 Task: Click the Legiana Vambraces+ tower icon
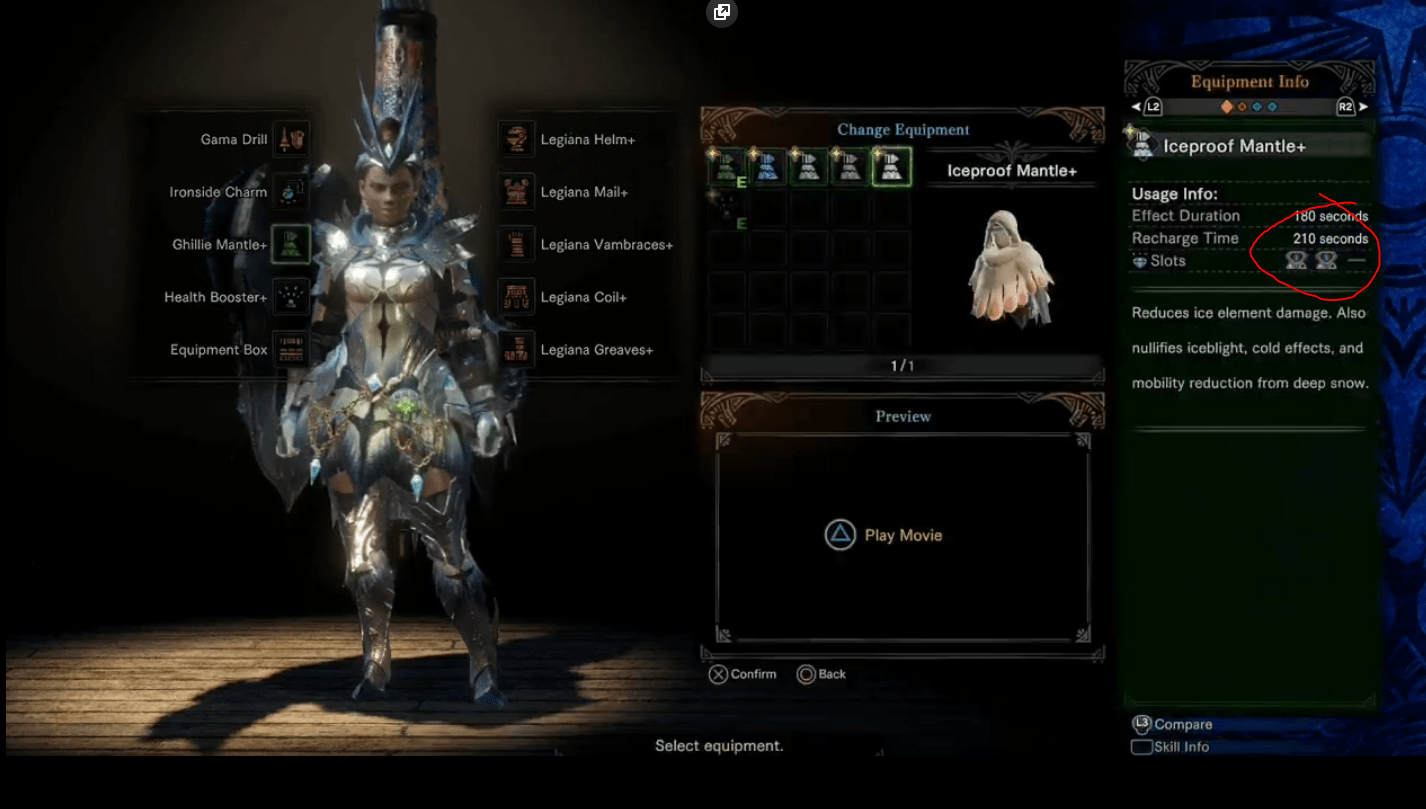(x=516, y=244)
